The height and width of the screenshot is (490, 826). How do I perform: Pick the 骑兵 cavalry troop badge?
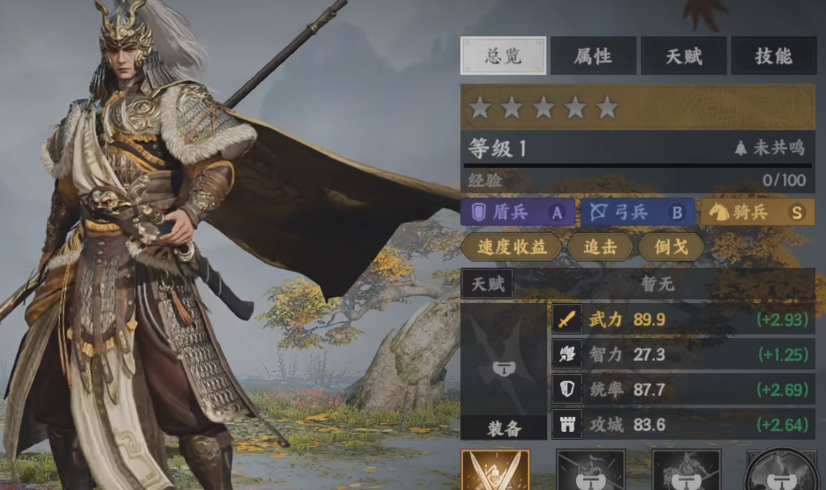(757, 212)
